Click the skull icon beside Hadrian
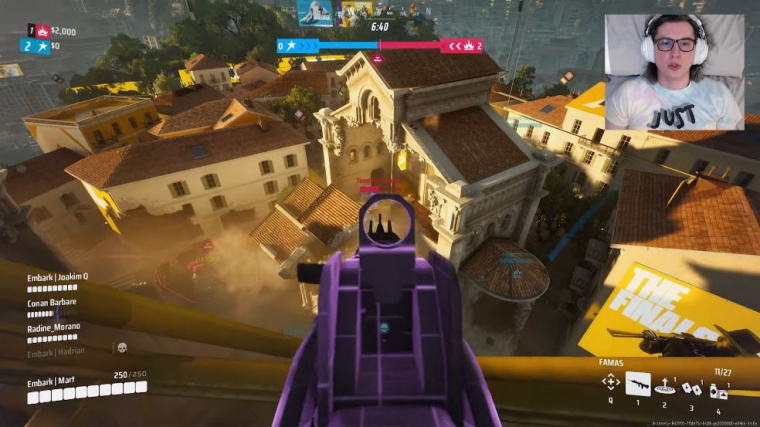 click(121, 348)
